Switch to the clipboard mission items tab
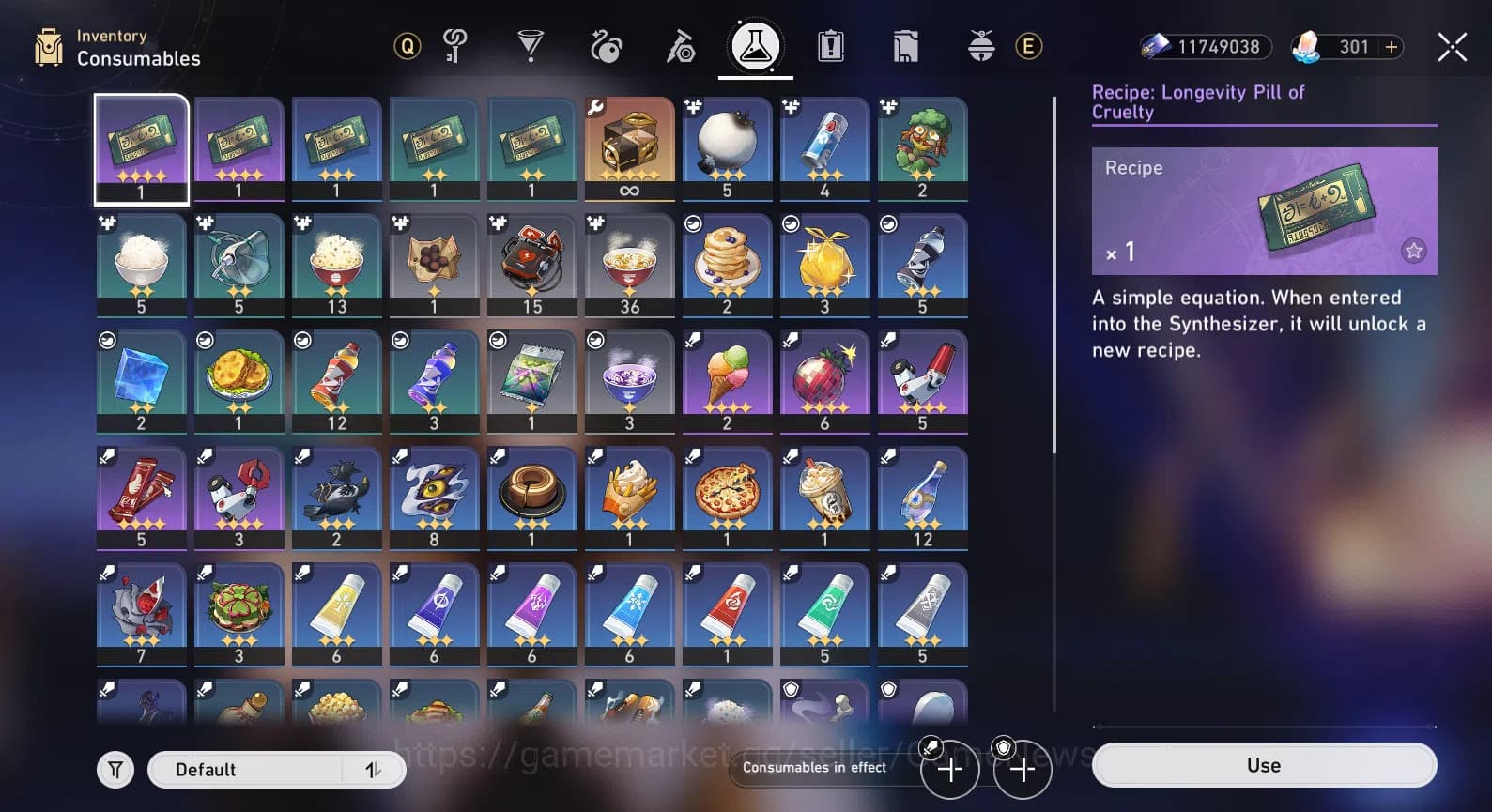This screenshot has height=812, width=1492. [831, 46]
